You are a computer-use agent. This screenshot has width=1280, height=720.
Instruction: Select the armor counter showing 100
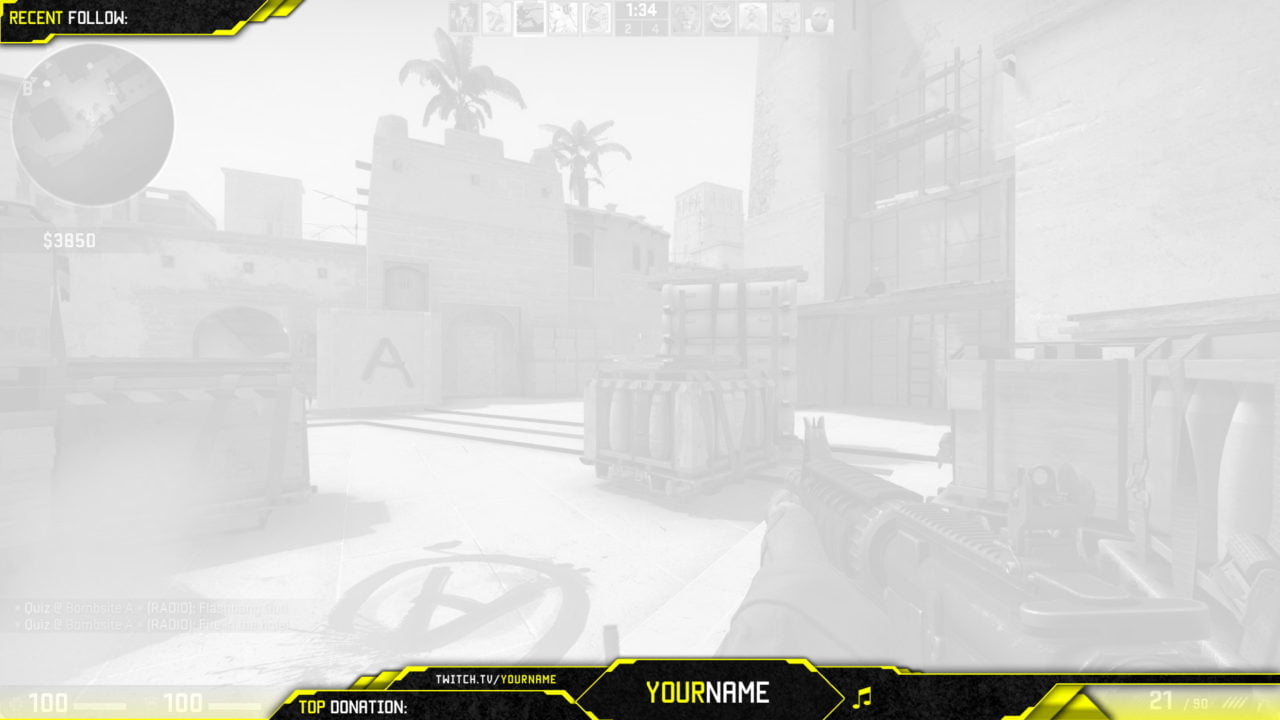(184, 700)
